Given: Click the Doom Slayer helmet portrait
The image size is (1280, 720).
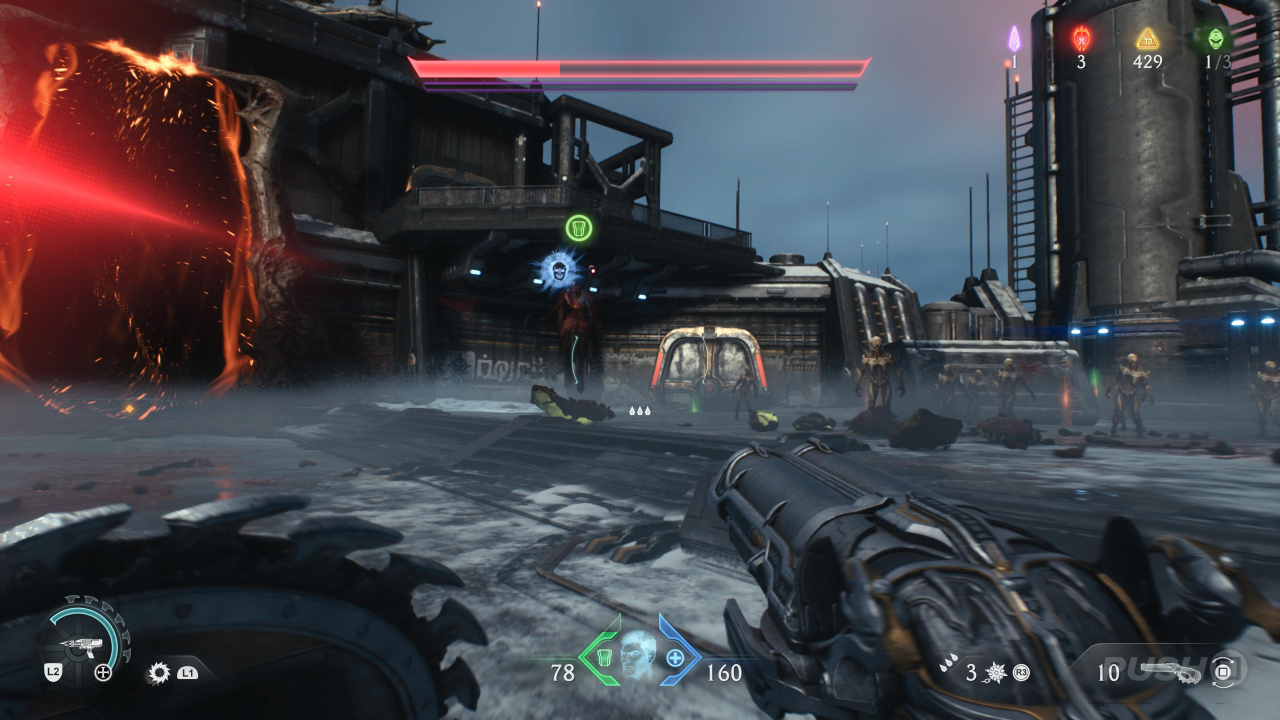Looking at the screenshot, I should (637, 655).
